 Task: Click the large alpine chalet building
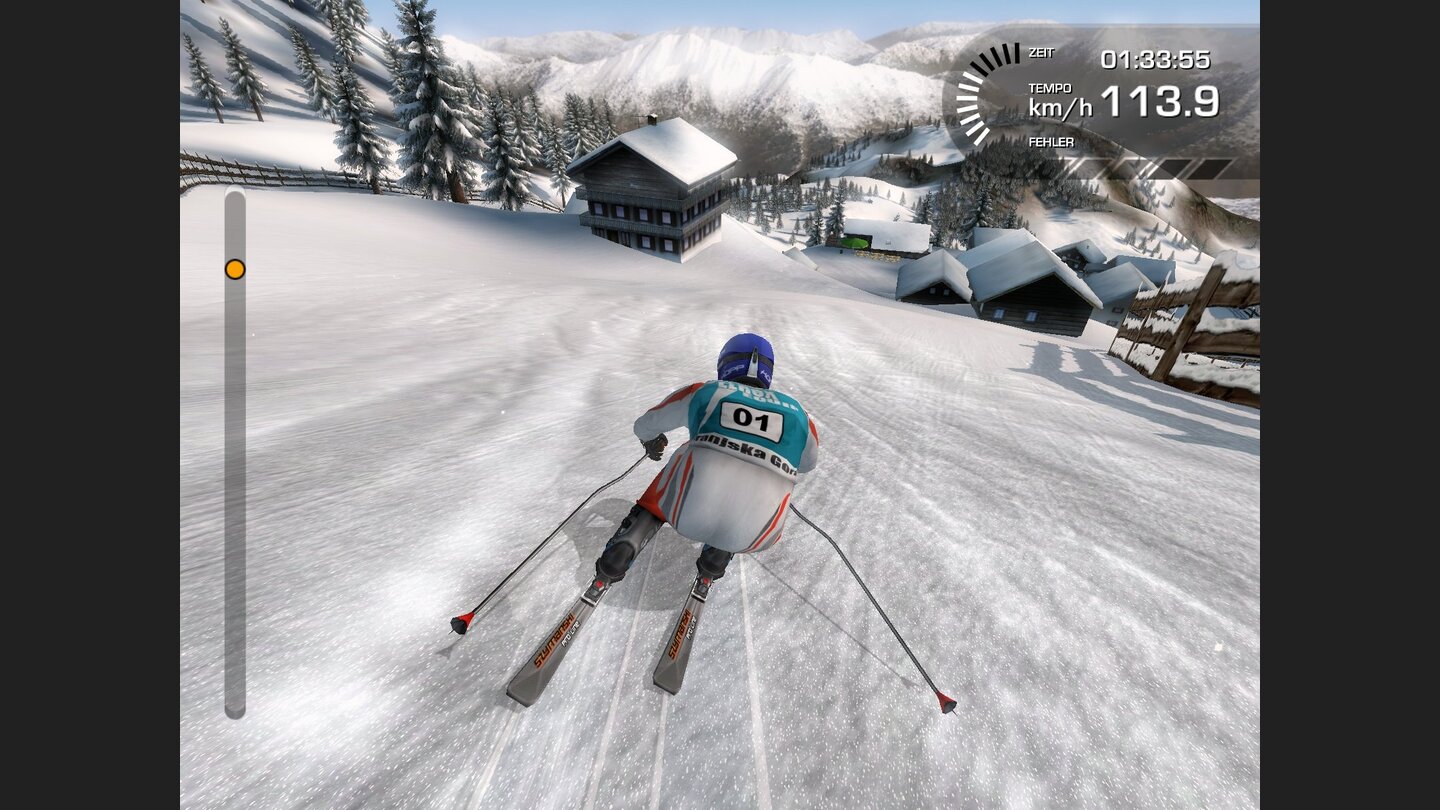point(655,190)
